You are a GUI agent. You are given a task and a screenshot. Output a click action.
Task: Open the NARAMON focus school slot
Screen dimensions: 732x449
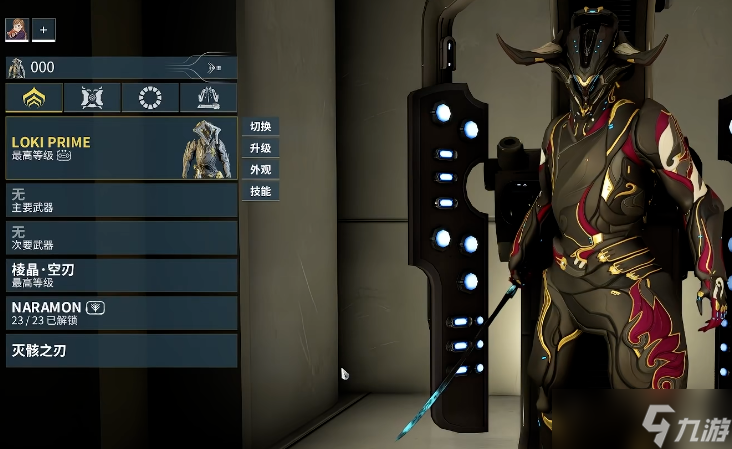tap(121, 312)
